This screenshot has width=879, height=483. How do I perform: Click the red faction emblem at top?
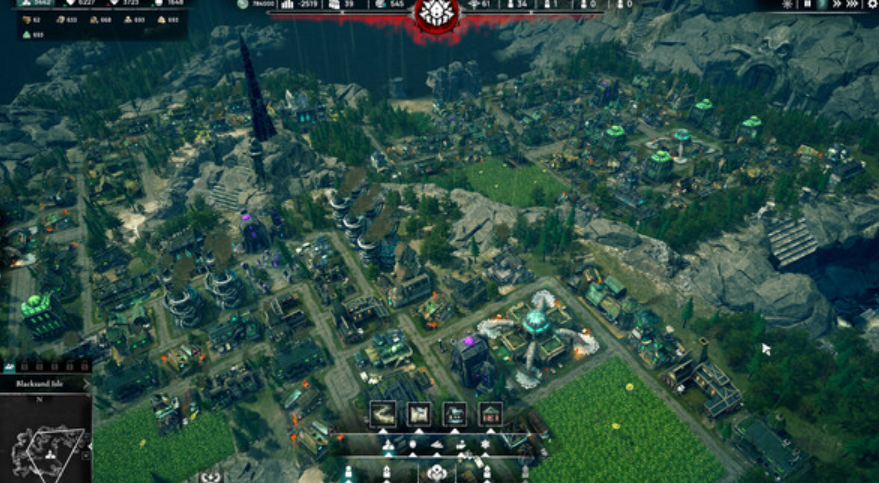point(436,12)
